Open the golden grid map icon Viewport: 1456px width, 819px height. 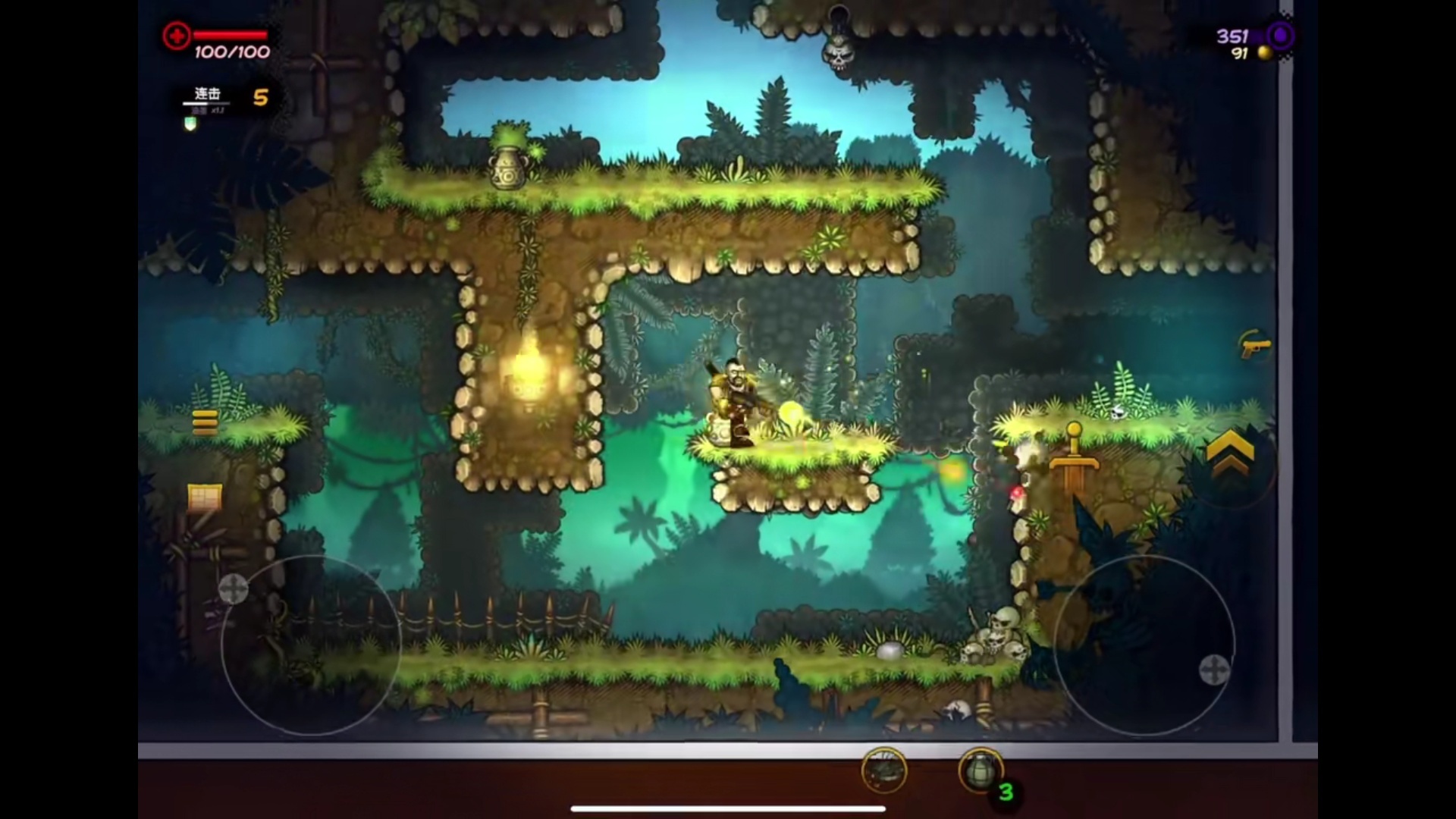[205, 498]
